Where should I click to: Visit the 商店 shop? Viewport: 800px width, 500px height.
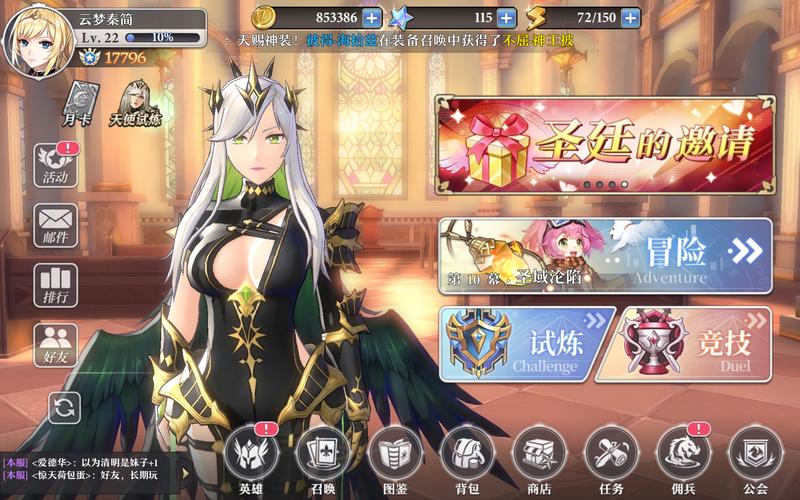(x=539, y=456)
